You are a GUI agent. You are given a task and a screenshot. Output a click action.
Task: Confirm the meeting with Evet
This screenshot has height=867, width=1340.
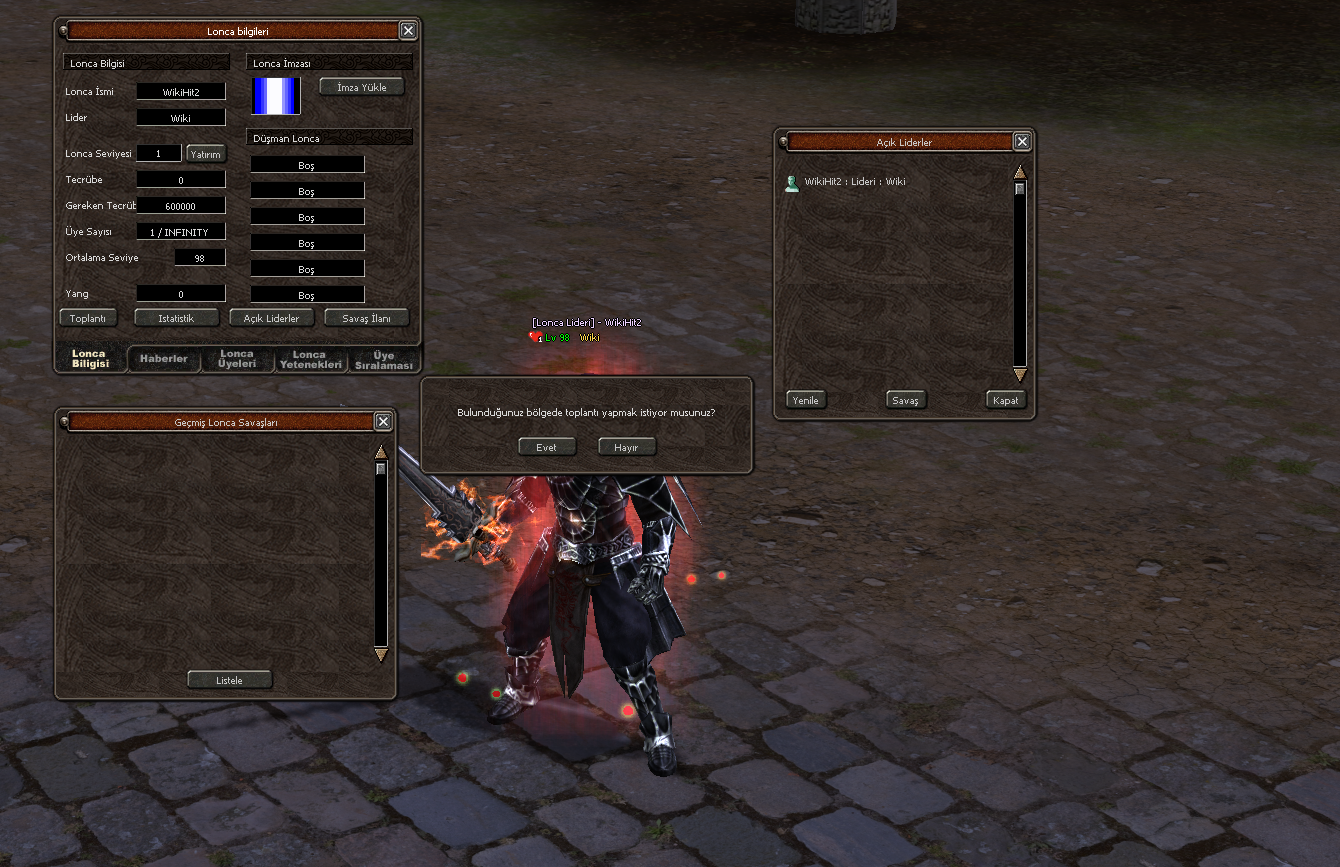pos(547,447)
